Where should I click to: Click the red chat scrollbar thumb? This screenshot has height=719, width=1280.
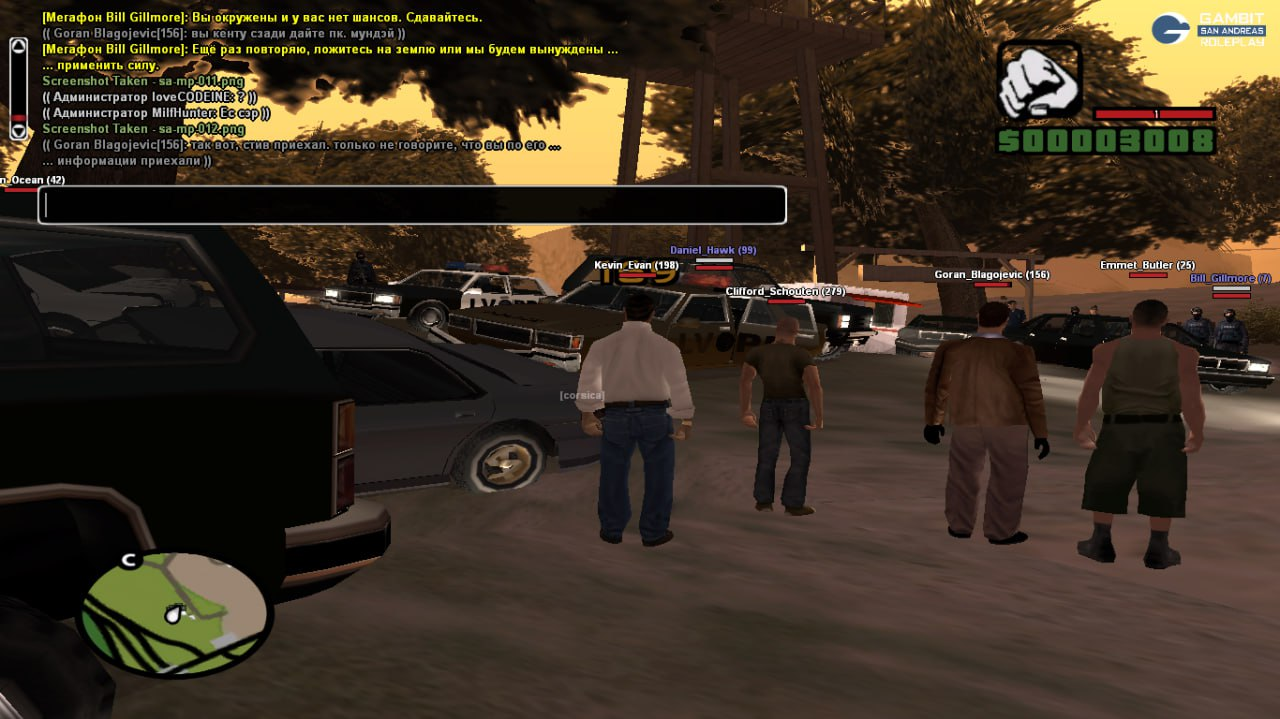[18, 118]
